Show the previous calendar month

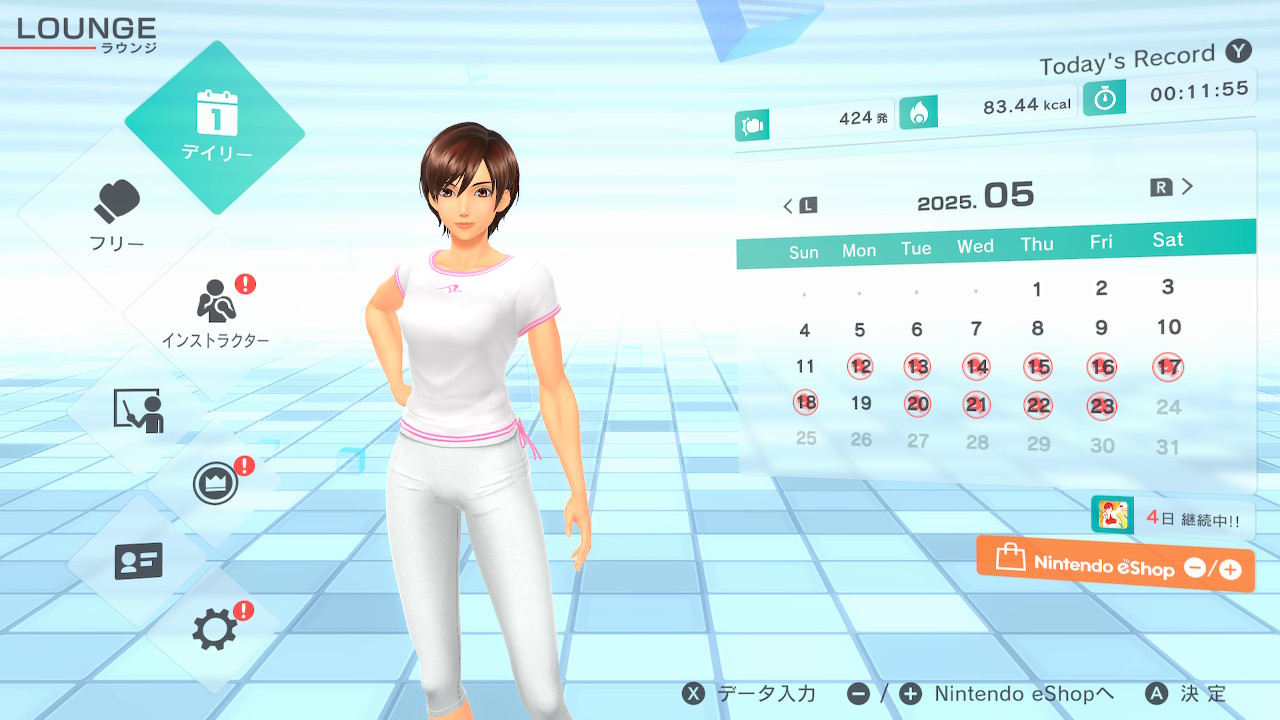point(799,206)
